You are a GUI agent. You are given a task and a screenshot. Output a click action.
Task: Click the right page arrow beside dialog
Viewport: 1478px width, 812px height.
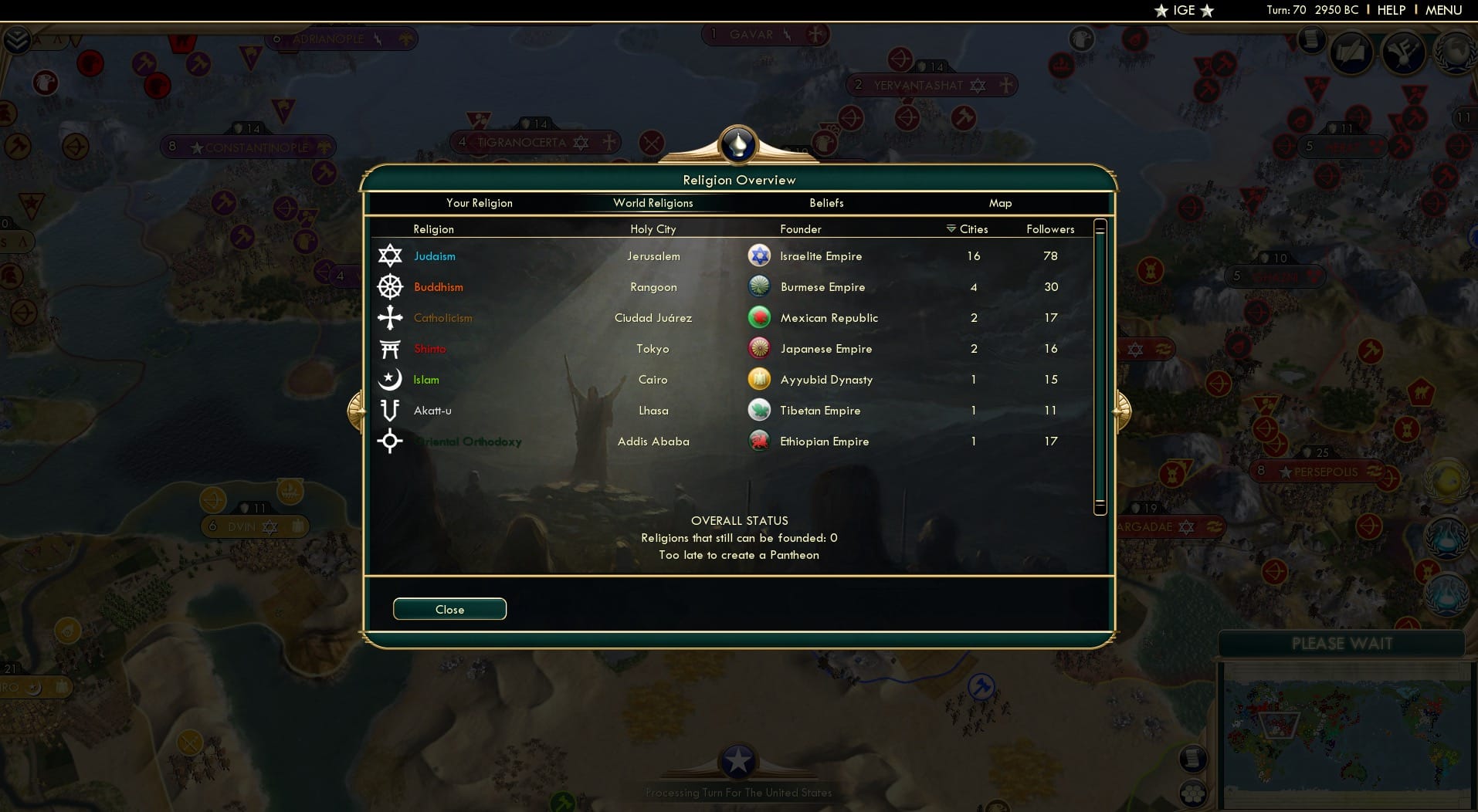(1121, 411)
